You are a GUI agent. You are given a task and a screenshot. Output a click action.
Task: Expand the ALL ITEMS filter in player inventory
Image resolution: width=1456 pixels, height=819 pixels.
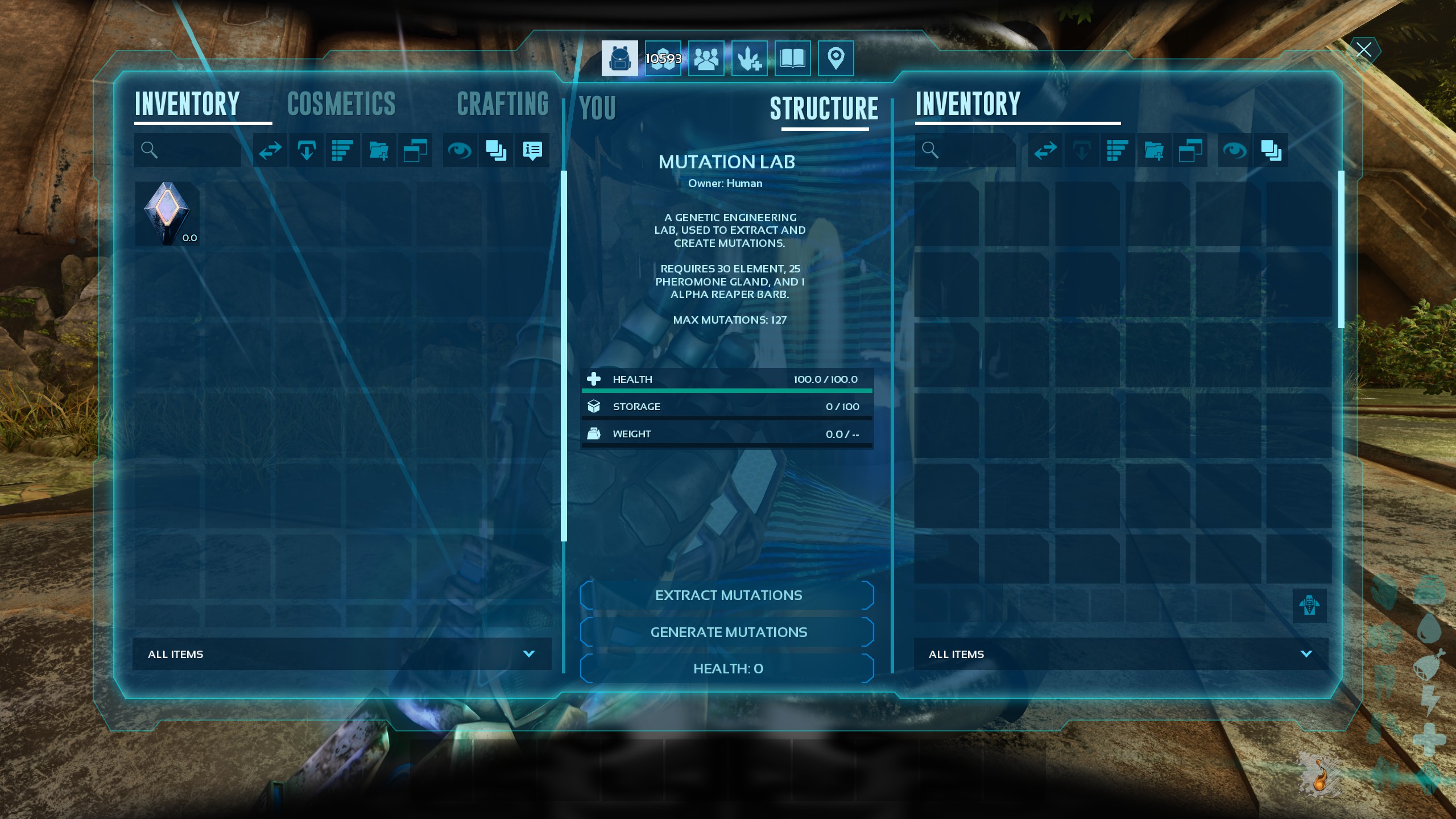[x=529, y=654]
